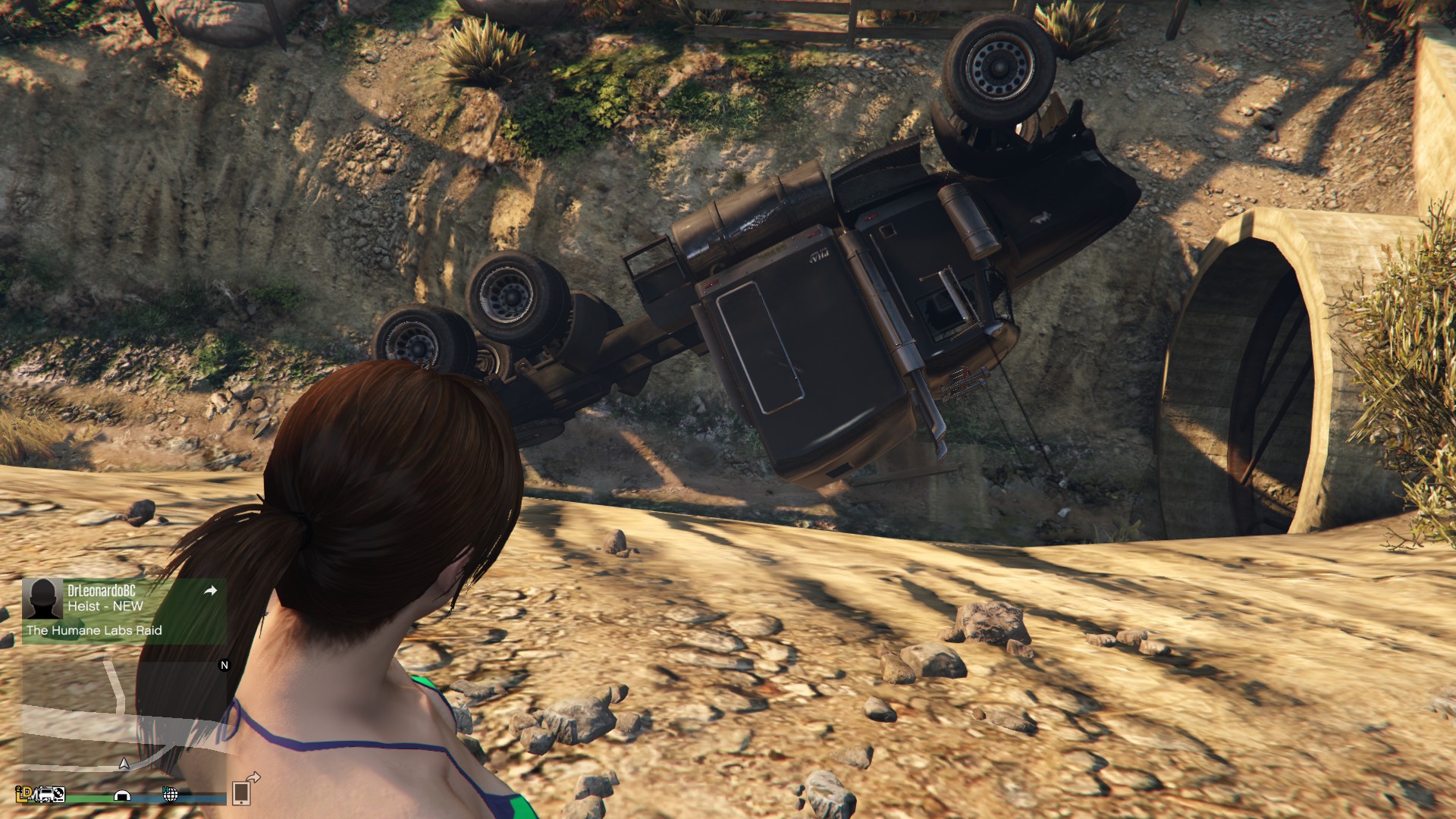Click the arrow on the heist notification
Image resolution: width=1456 pixels, height=819 pixels.
(x=211, y=590)
